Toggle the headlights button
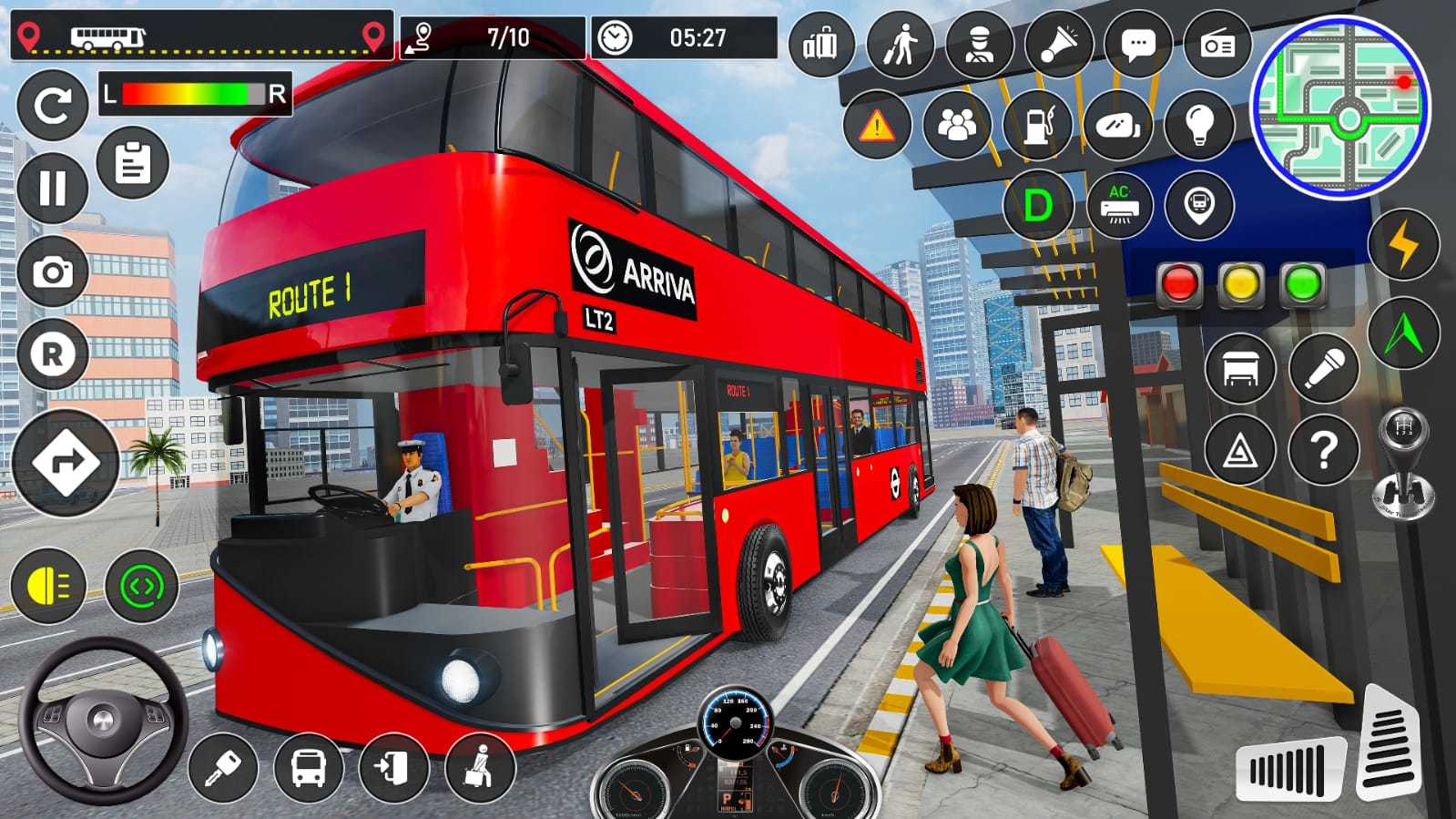The width and height of the screenshot is (1456, 819). 48,587
